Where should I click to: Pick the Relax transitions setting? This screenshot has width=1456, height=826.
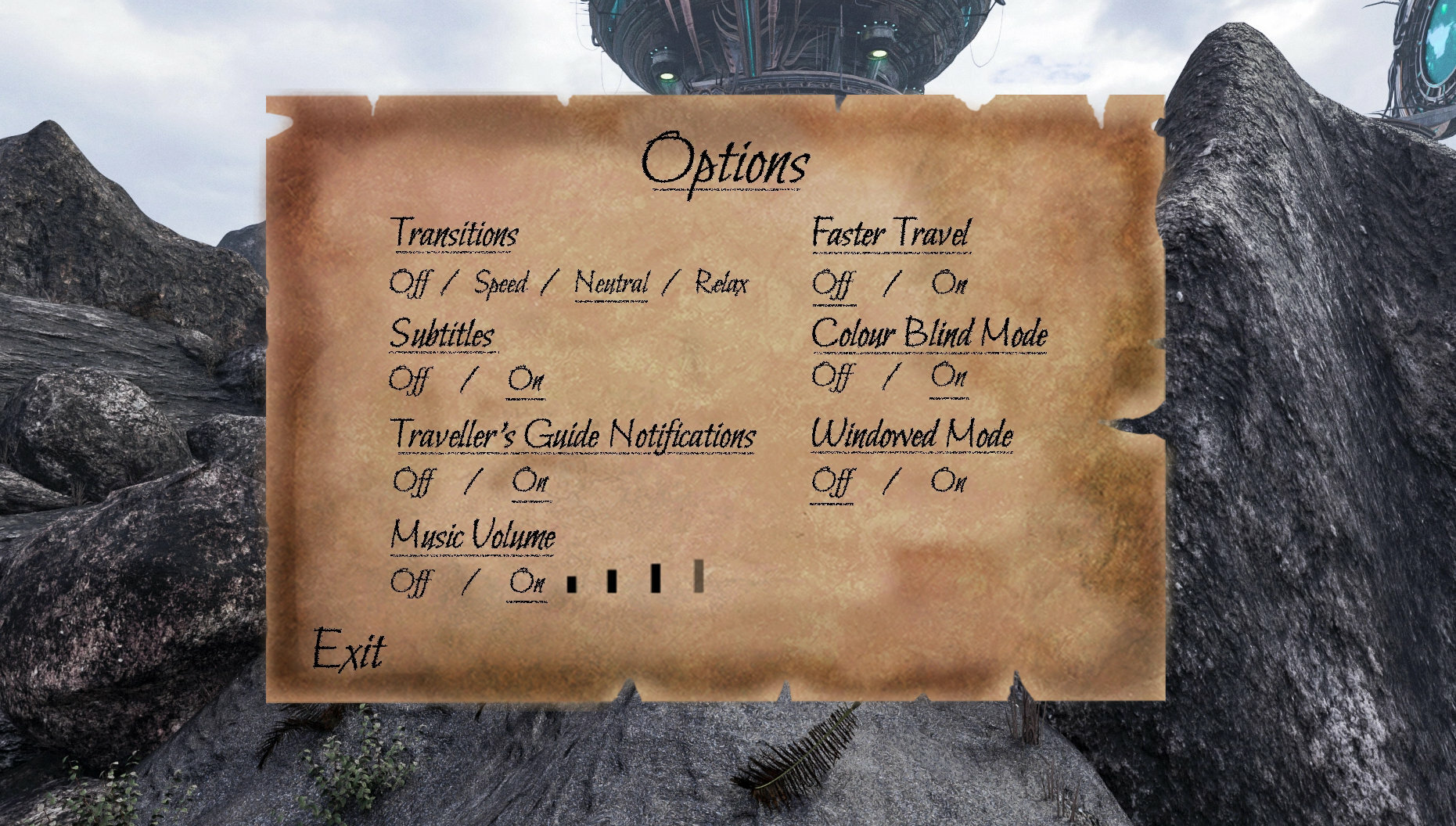click(721, 283)
